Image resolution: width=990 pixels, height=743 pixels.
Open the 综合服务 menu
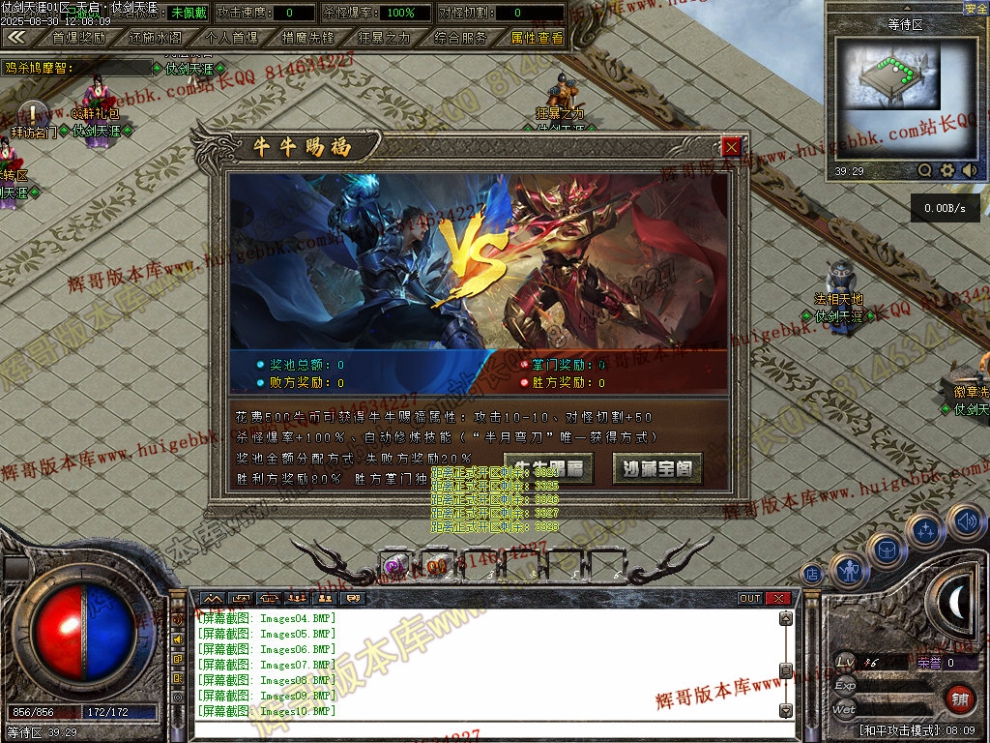tap(461, 38)
